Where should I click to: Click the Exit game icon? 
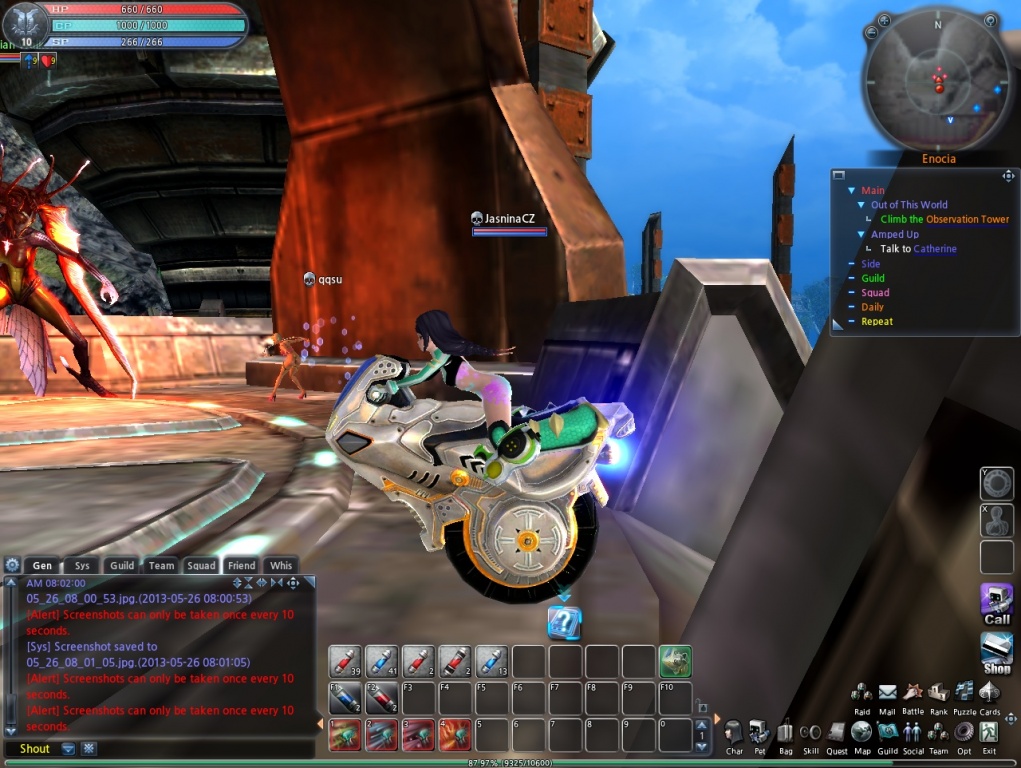989,733
